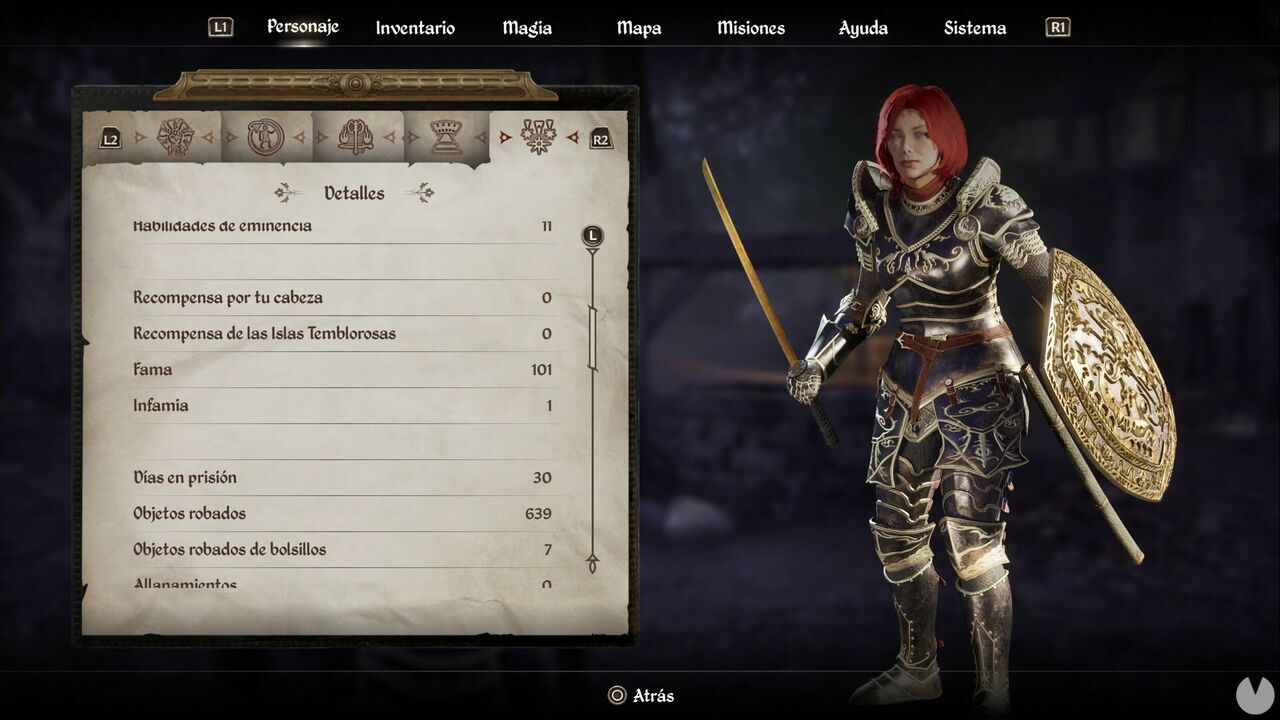Click the L2 shoulder button icon
This screenshot has height=720, width=1280.
(110, 137)
